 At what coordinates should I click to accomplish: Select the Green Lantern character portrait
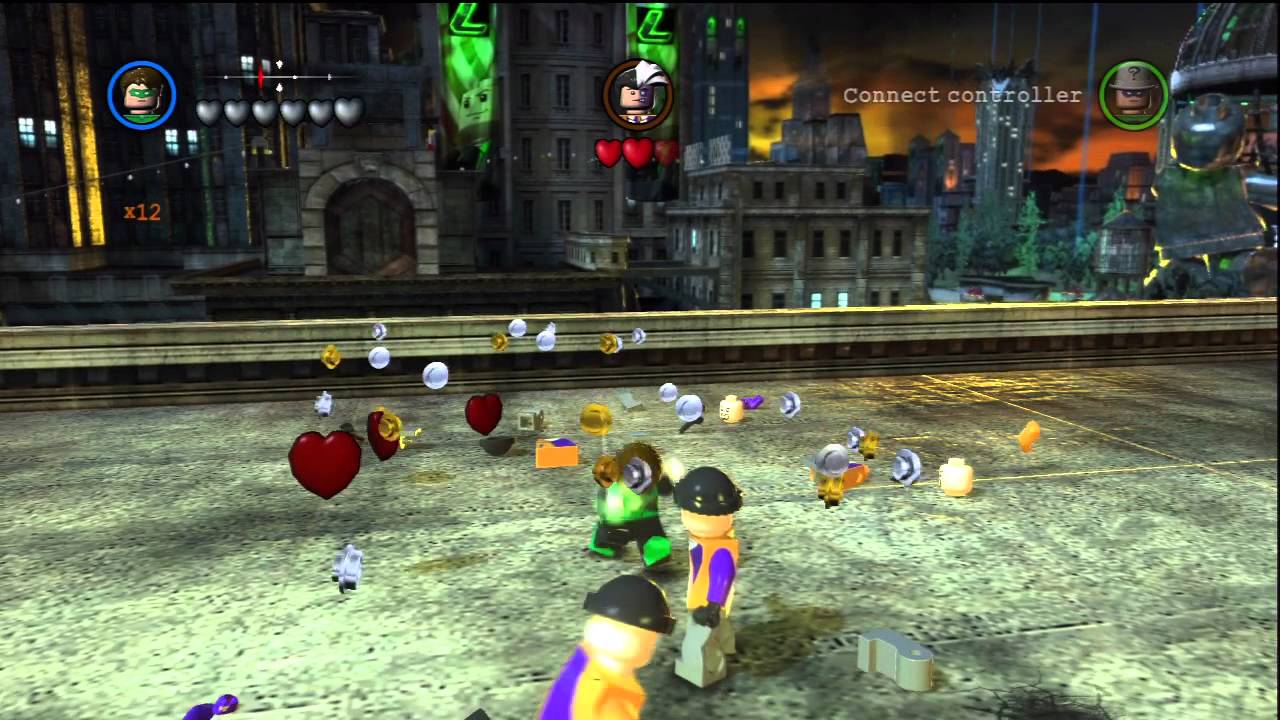tap(141, 95)
